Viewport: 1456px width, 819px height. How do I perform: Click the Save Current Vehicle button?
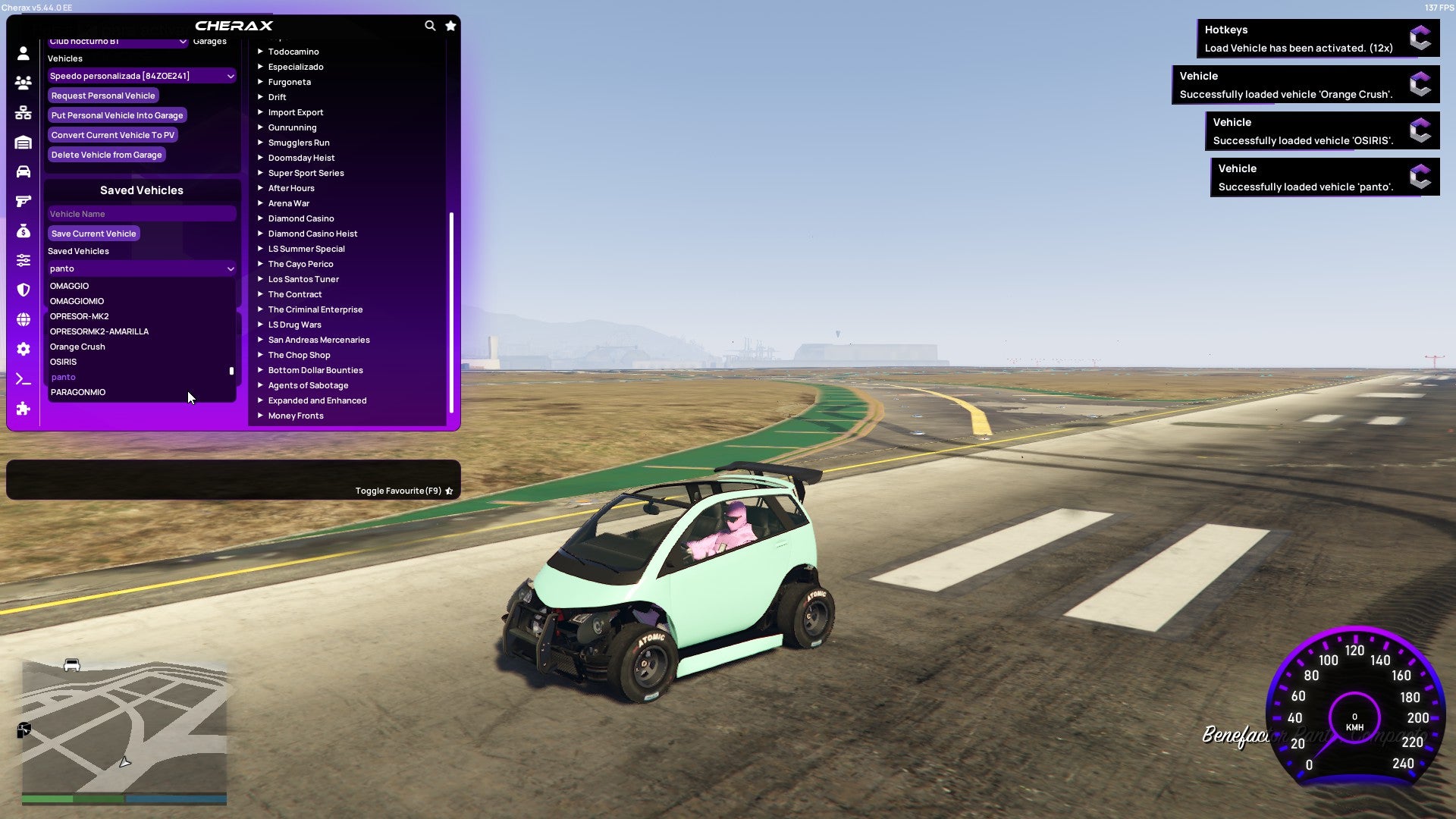click(93, 234)
